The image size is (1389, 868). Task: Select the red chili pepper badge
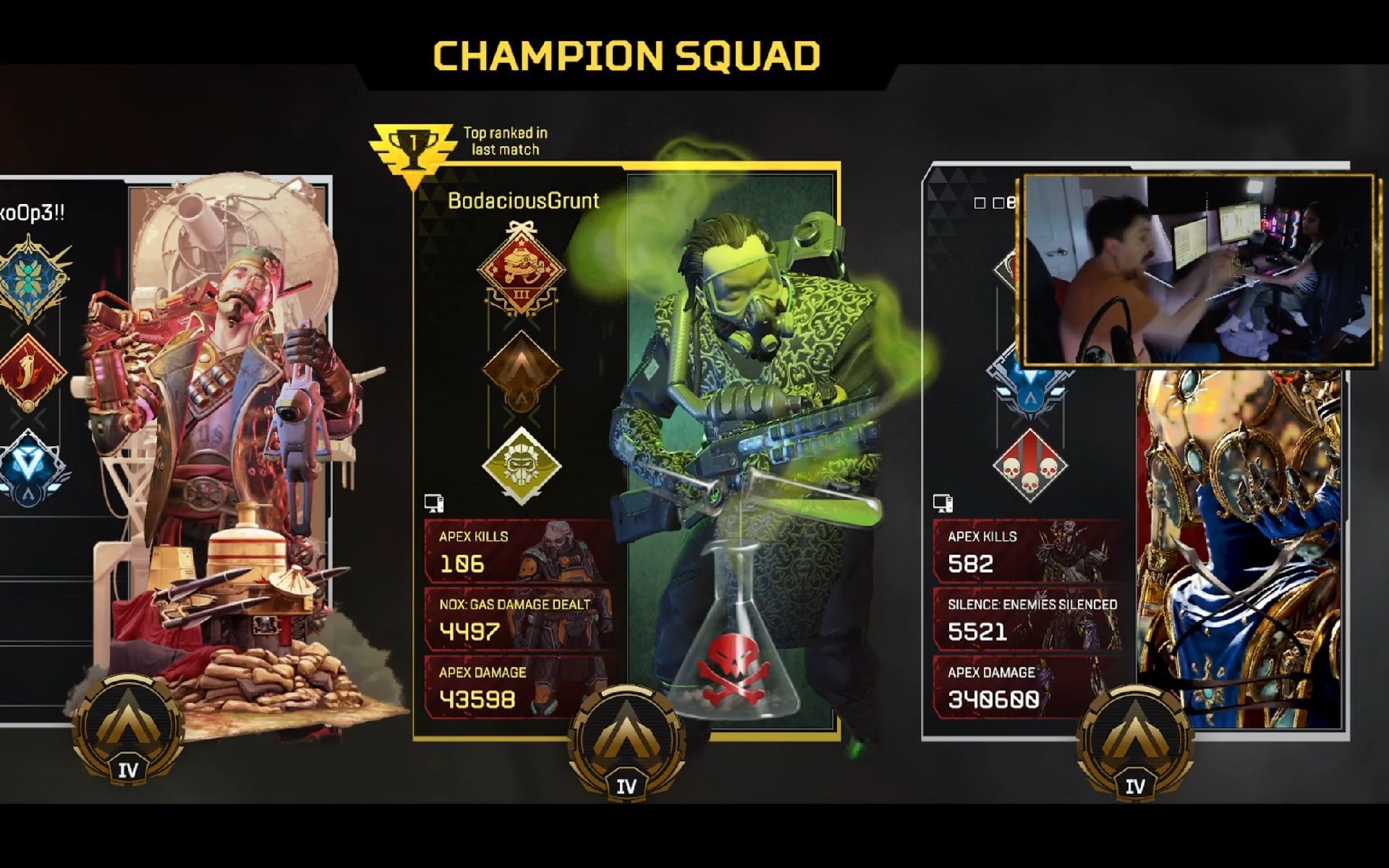(30, 370)
